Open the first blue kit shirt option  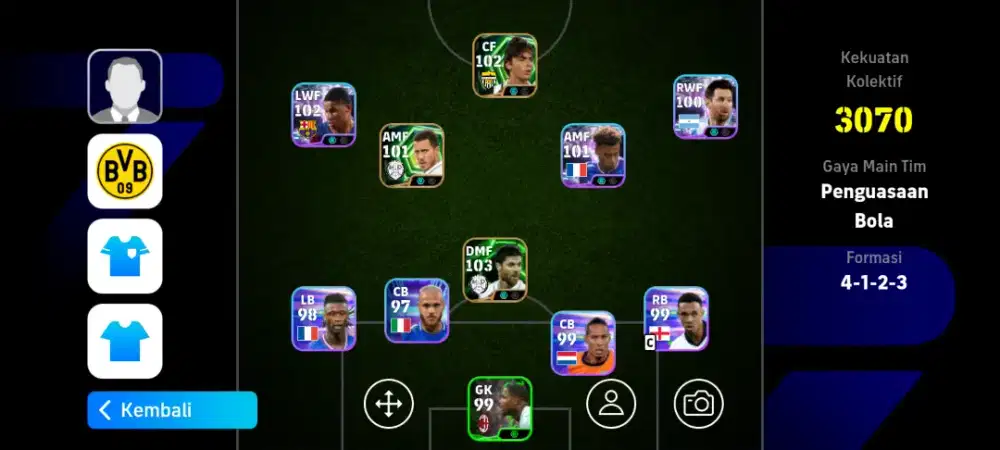click(125, 256)
